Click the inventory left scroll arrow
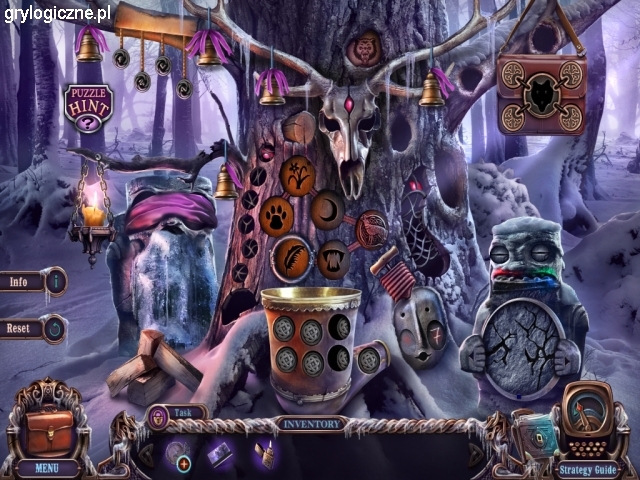The image size is (640, 480). coord(144,454)
